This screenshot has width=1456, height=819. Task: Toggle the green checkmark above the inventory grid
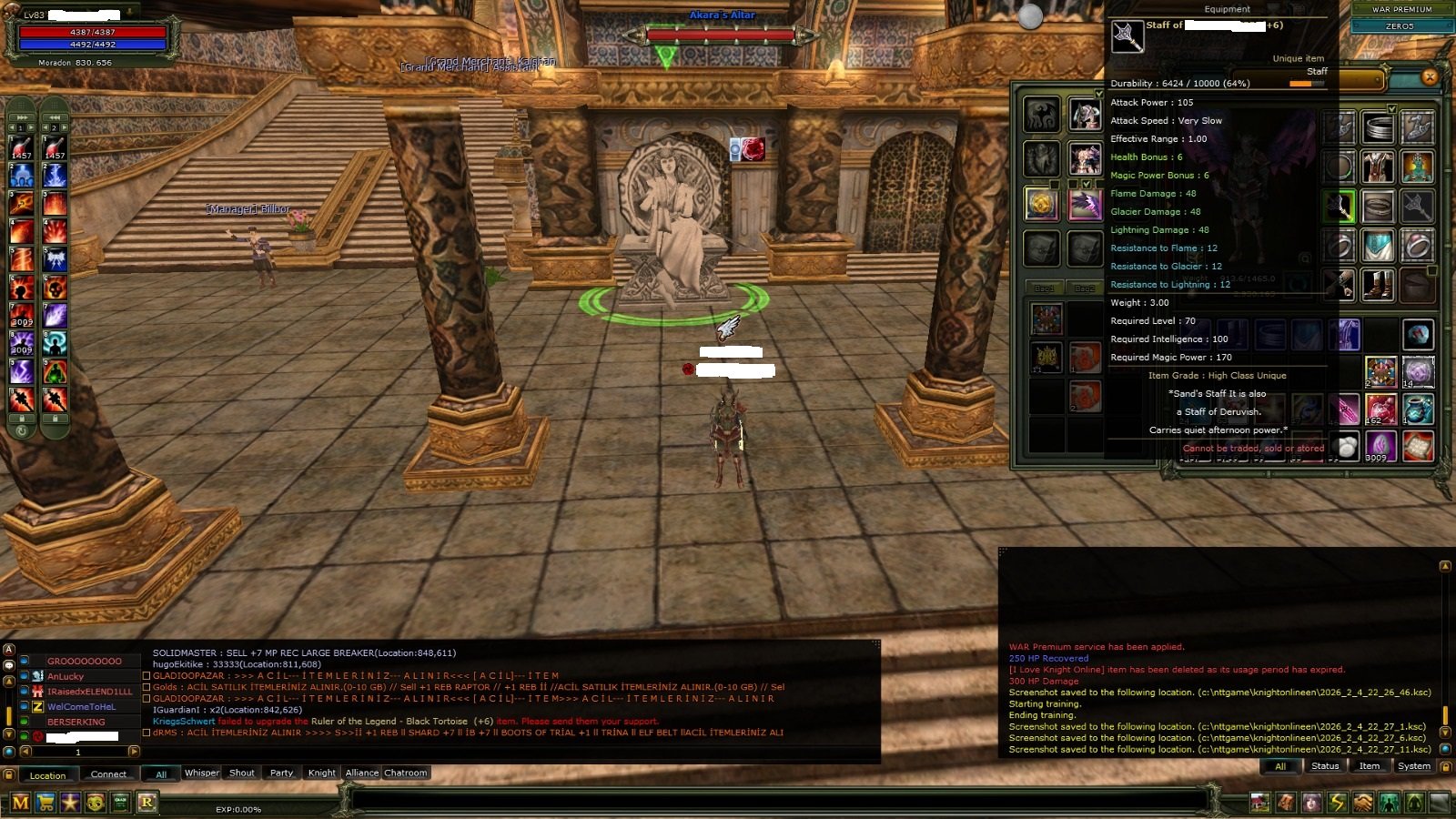click(1392, 108)
